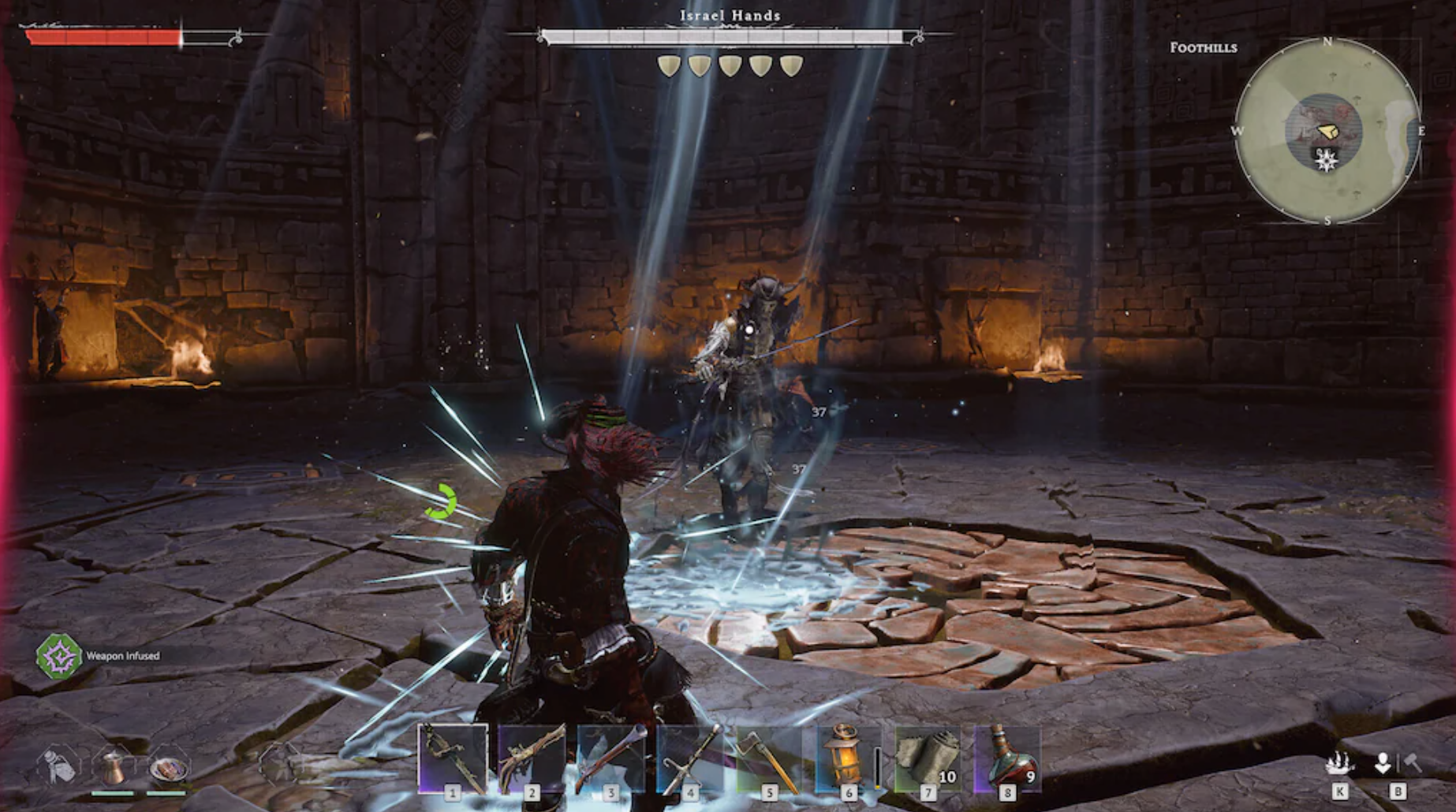This screenshot has width=1456, height=812.
Task: Use the lantern in hotbar slot 6
Action: click(847, 758)
